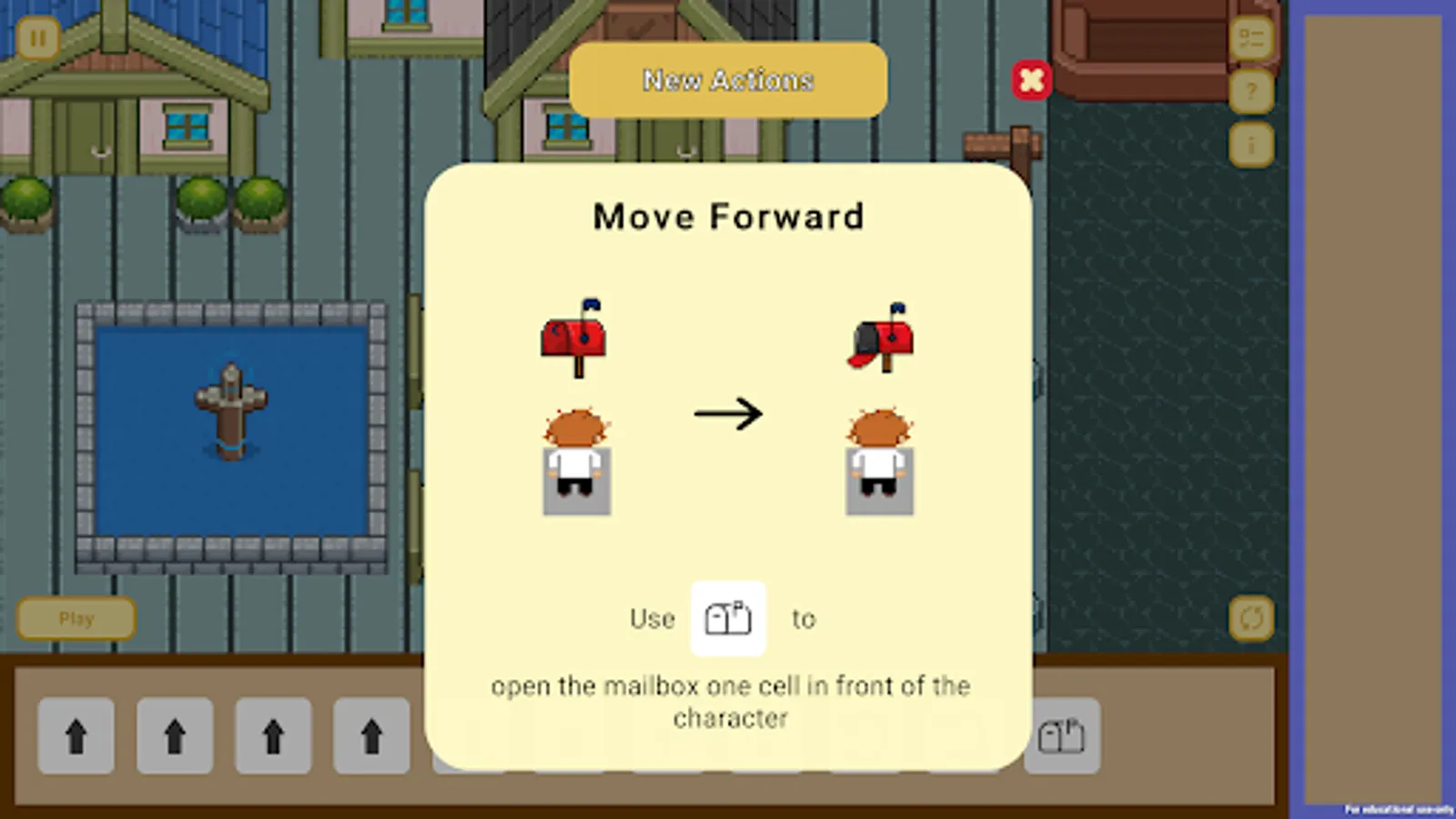Click the fountain in the village plaza
Image resolution: width=1456 pixels, height=819 pixels.
coord(229,409)
